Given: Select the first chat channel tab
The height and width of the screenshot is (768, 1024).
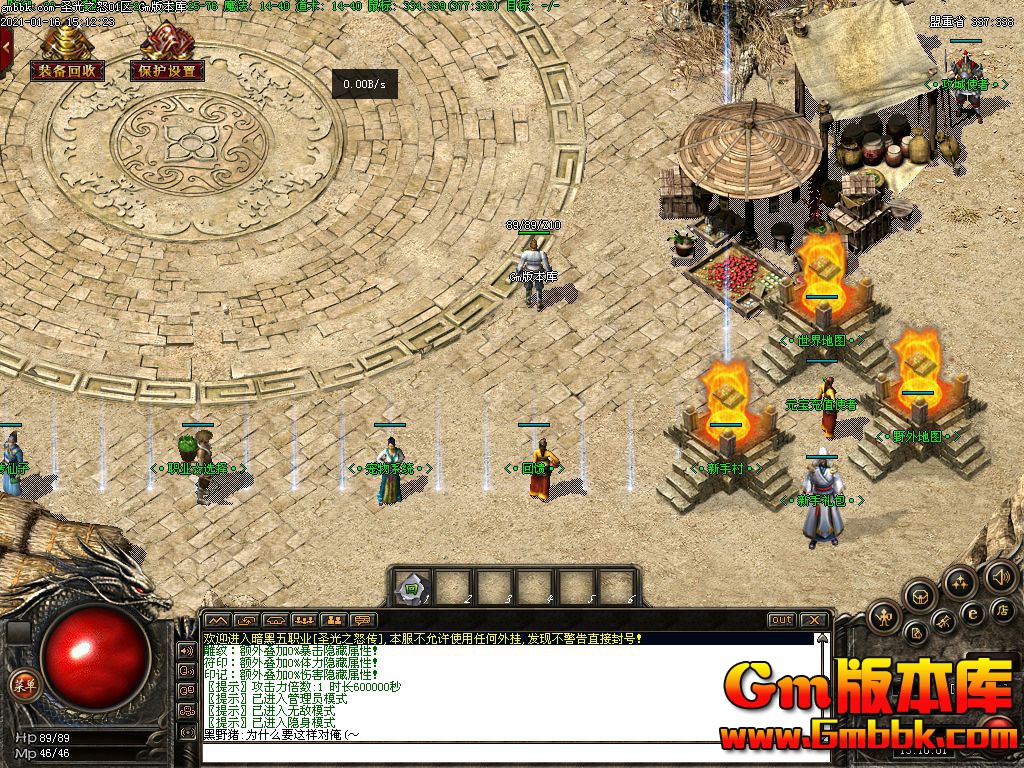Looking at the screenshot, I should point(217,620).
